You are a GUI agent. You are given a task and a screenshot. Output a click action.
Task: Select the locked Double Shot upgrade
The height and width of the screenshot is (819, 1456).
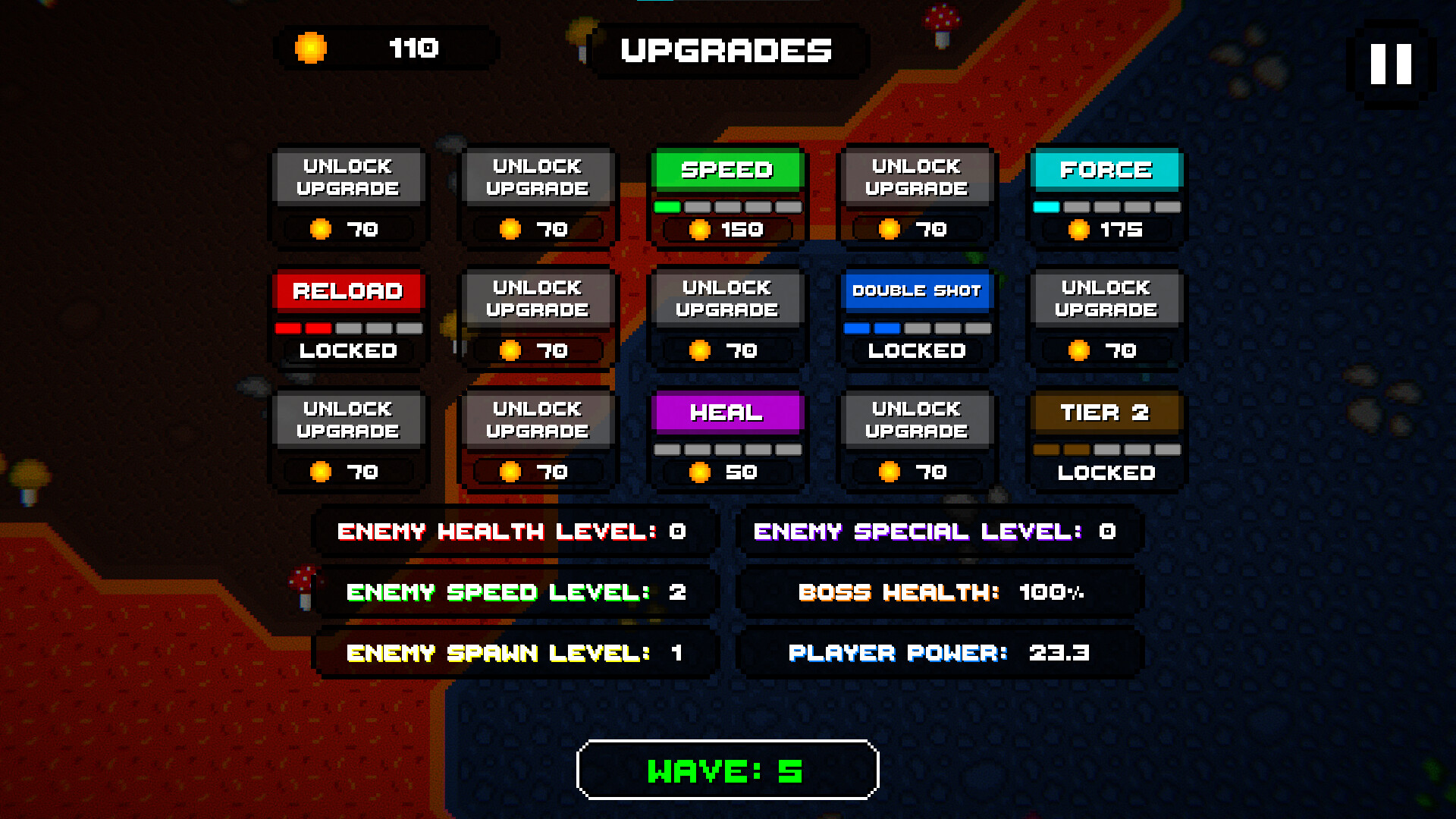coord(916,318)
